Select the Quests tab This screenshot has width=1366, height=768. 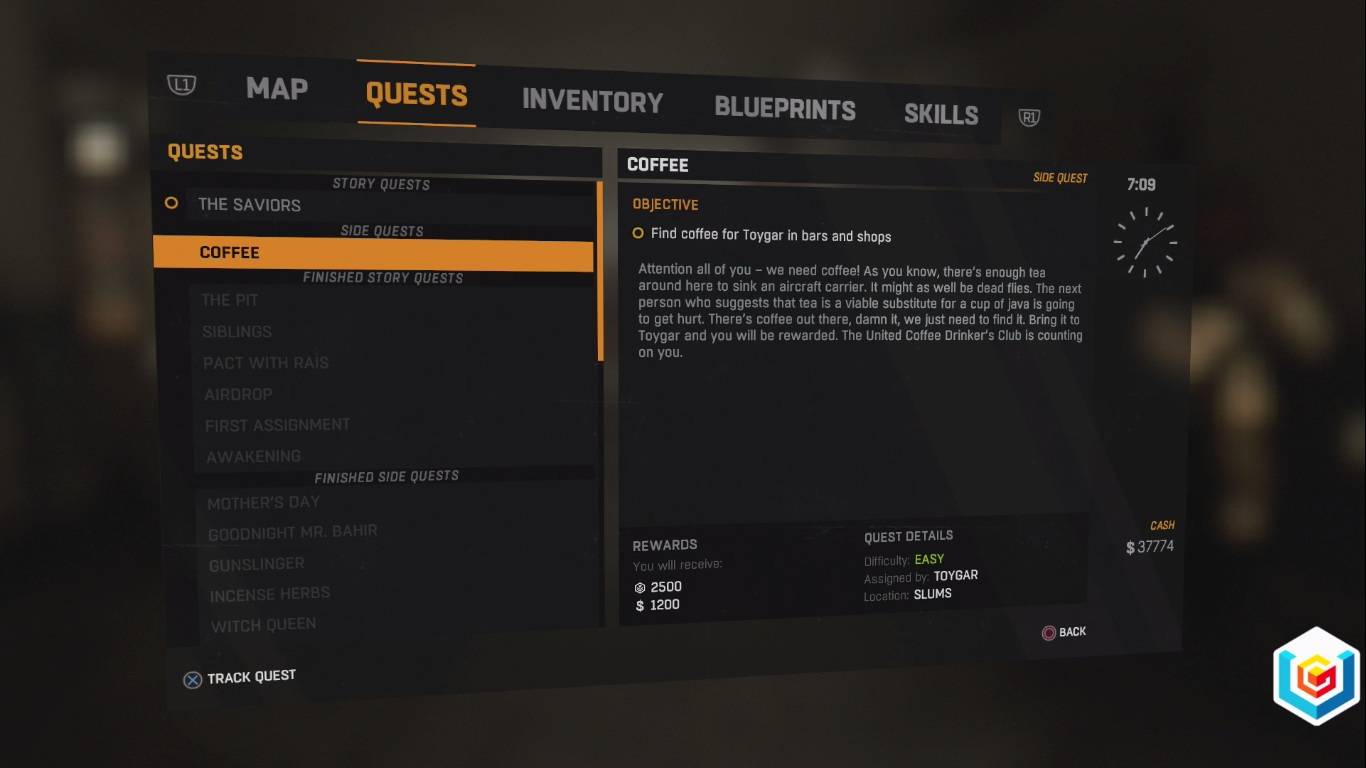pyautogui.click(x=416, y=95)
